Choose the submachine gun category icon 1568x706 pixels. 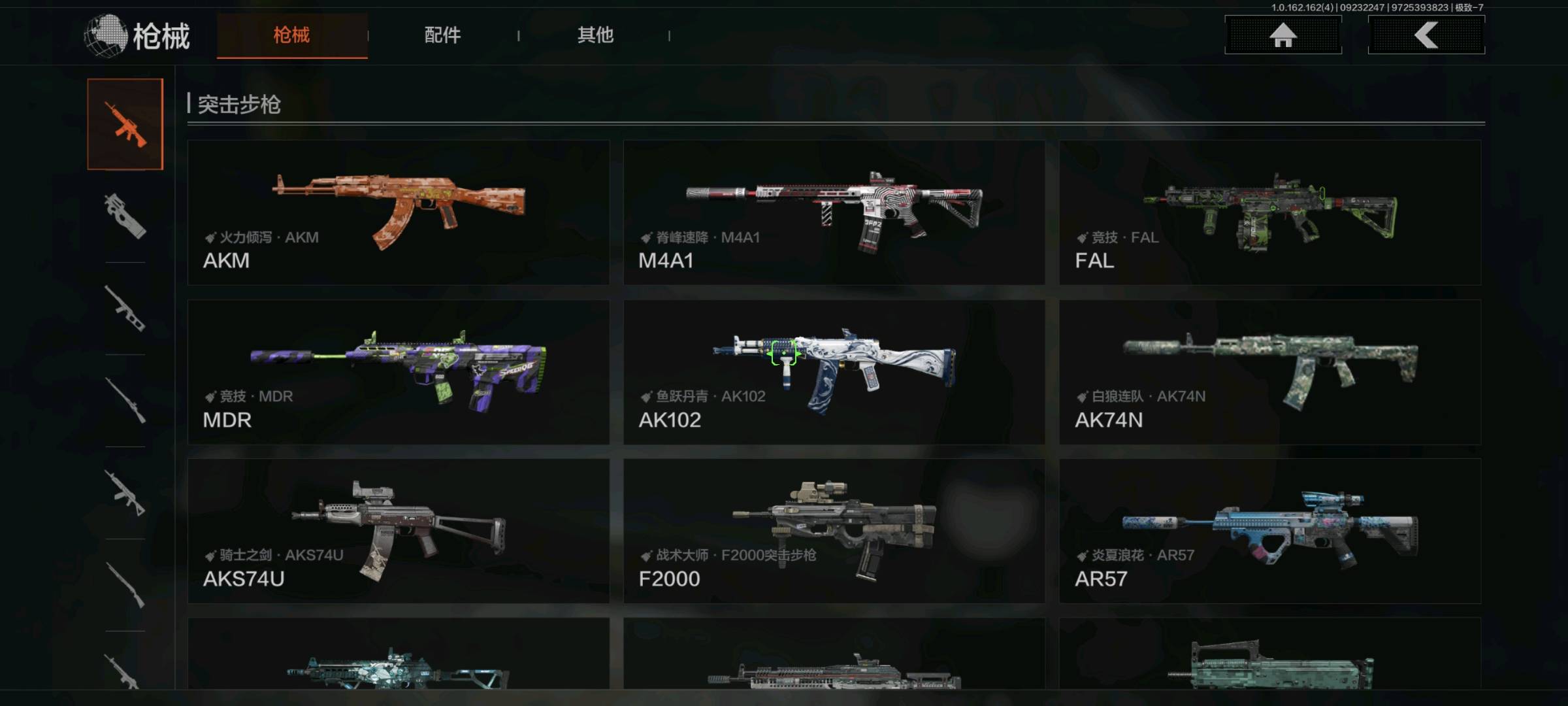tap(125, 216)
